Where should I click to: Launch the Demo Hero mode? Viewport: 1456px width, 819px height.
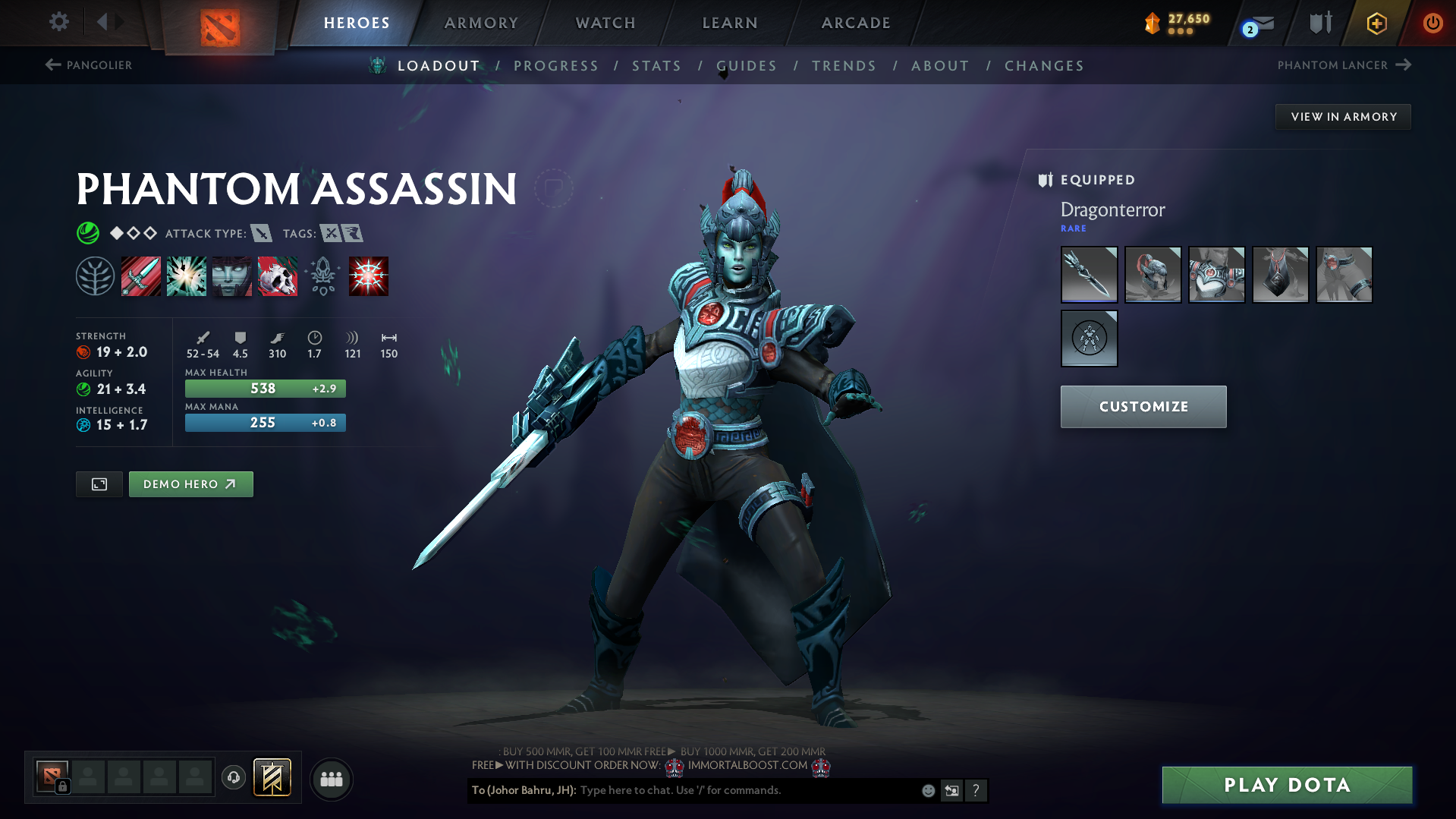190,484
